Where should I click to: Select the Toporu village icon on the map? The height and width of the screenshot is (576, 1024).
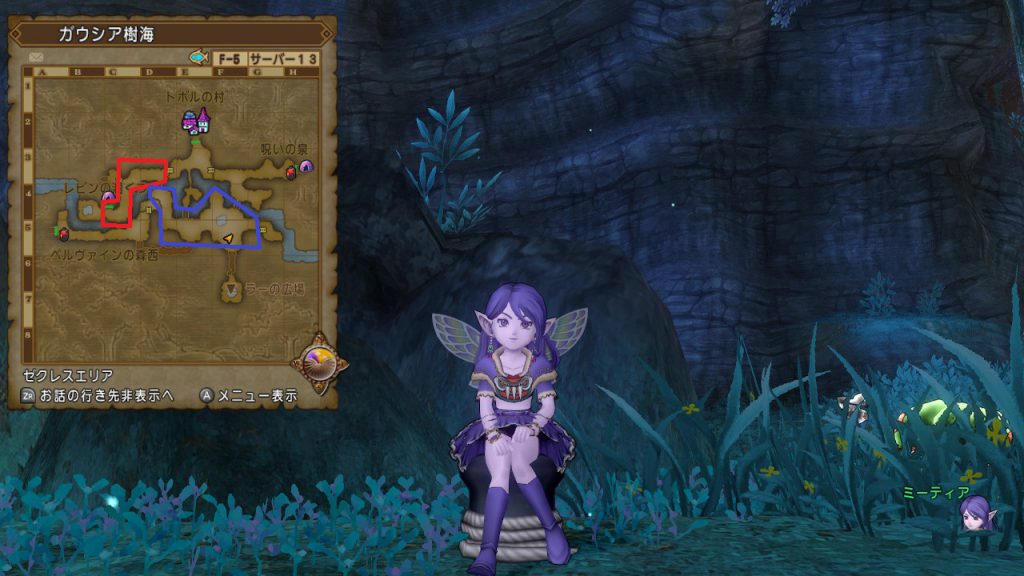click(x=195, y=122)
